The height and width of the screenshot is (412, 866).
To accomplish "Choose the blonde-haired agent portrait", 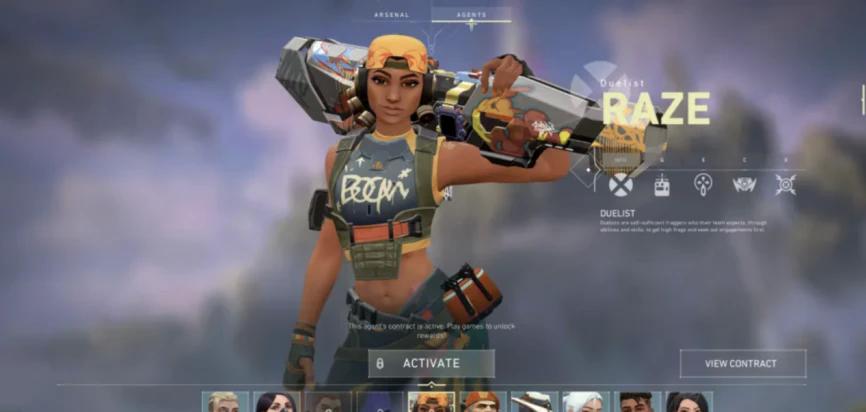I will point(225,402).
